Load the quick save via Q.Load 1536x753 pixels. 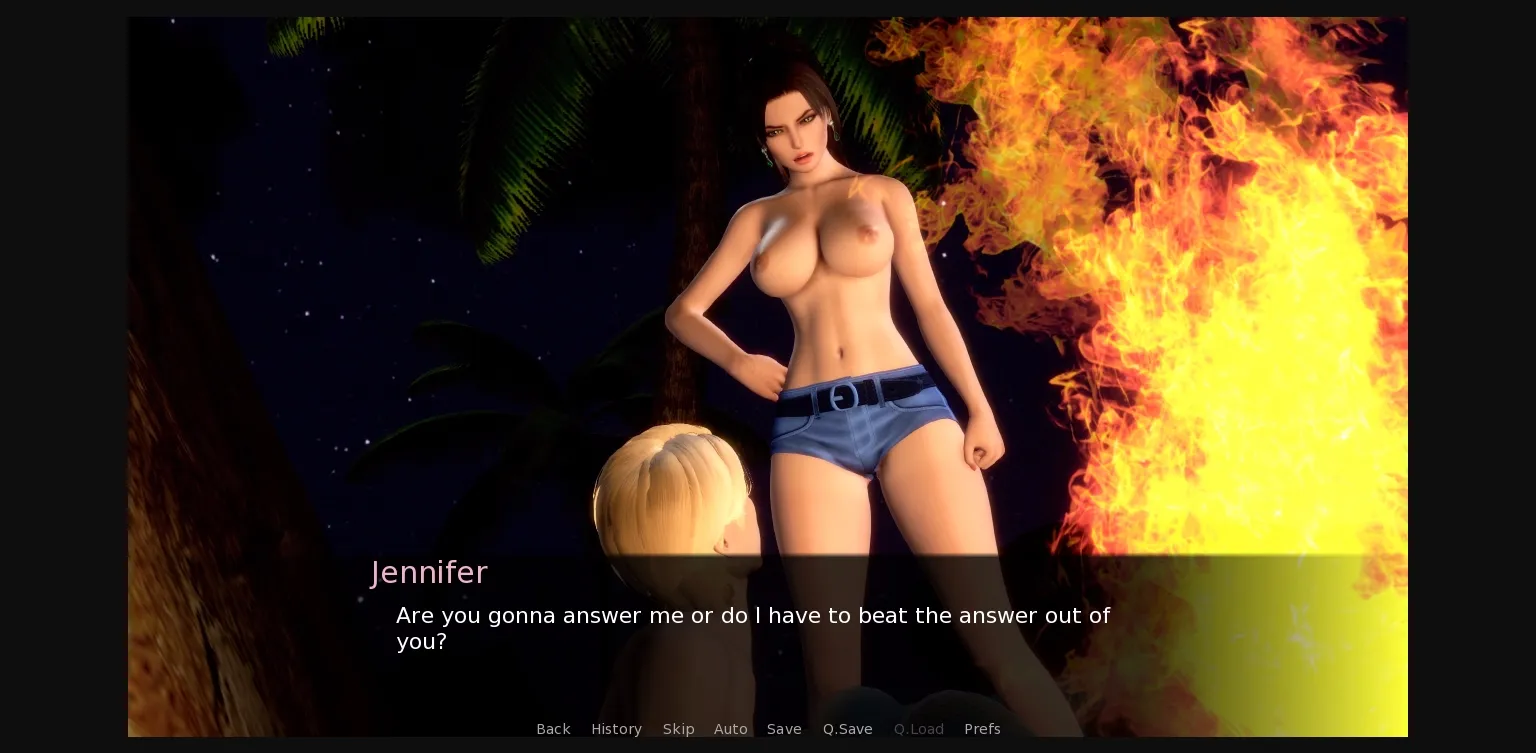click(x=918, y=729)
